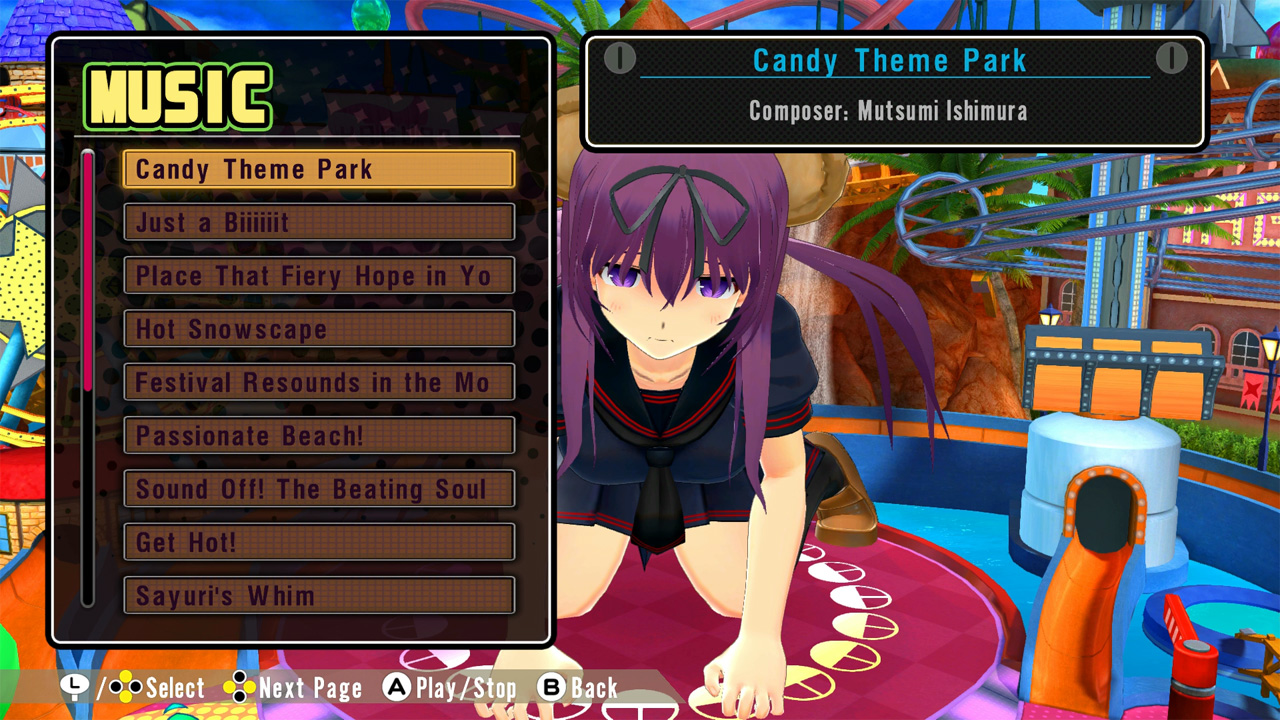Open the Sayuri's Whim track entry
This screenshot has width=1280, height=720.
tap(318, 596)
